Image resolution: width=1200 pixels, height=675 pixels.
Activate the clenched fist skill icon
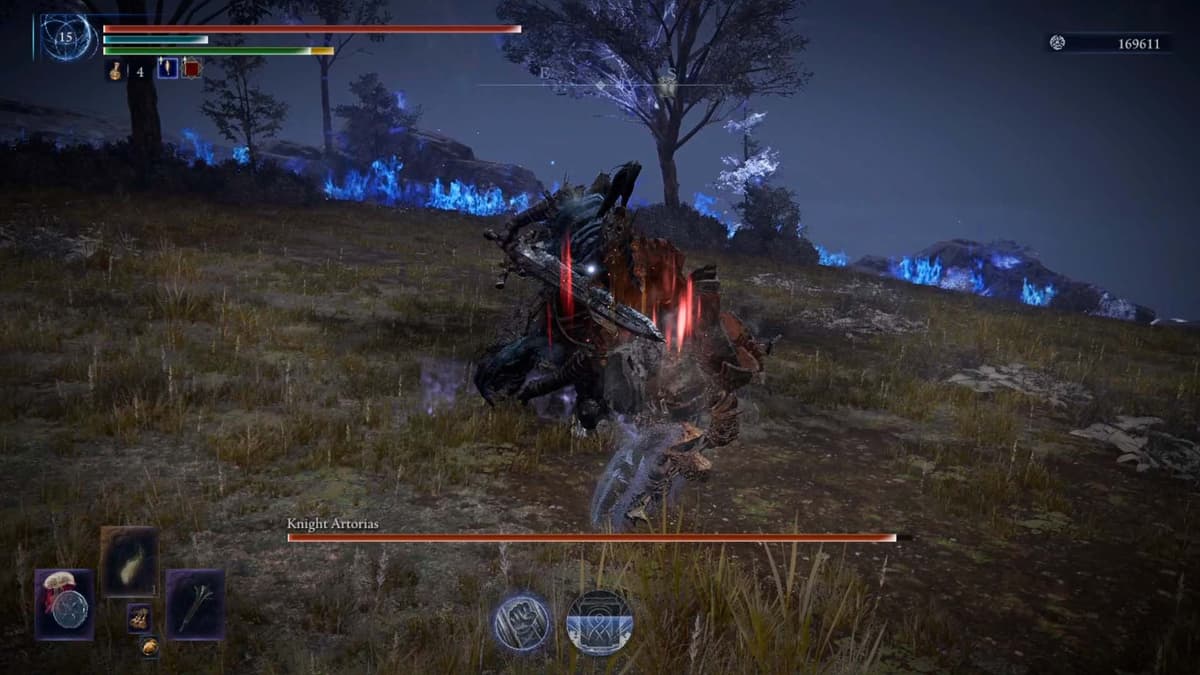point(521,621)
